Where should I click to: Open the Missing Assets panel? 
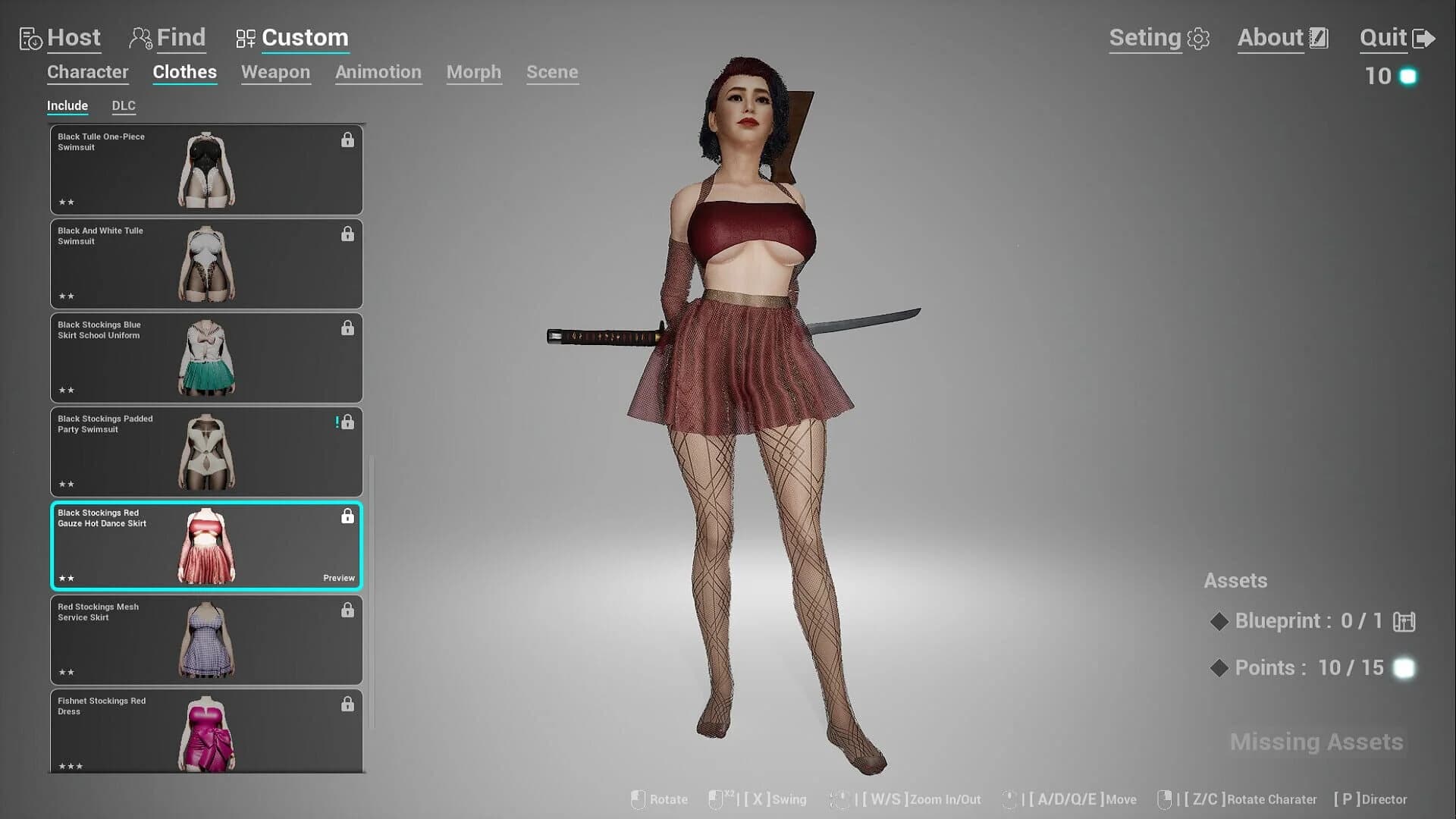[x=1316, y=742]
